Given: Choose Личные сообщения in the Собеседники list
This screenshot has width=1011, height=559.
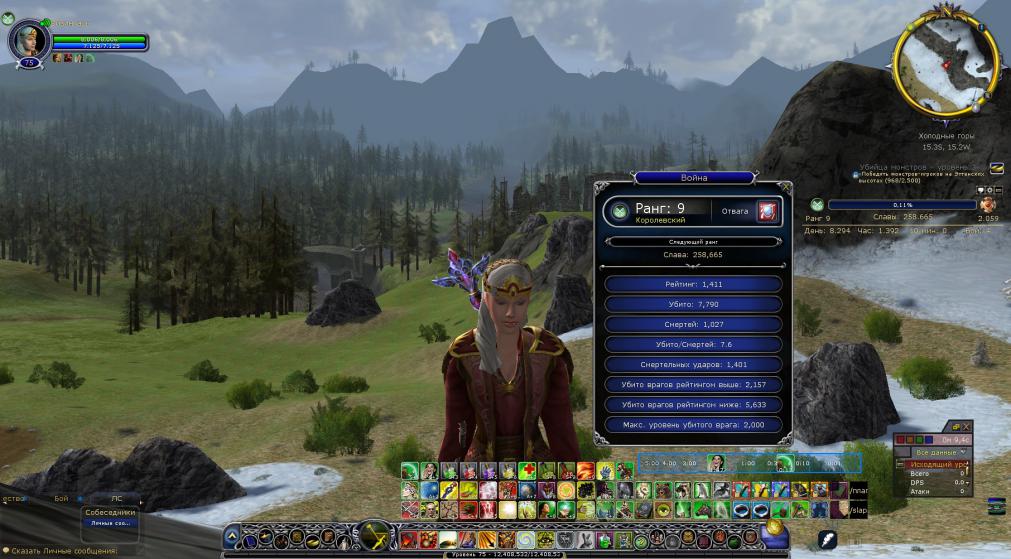Looking at the screenshot, I should click(x=110, y=523).
